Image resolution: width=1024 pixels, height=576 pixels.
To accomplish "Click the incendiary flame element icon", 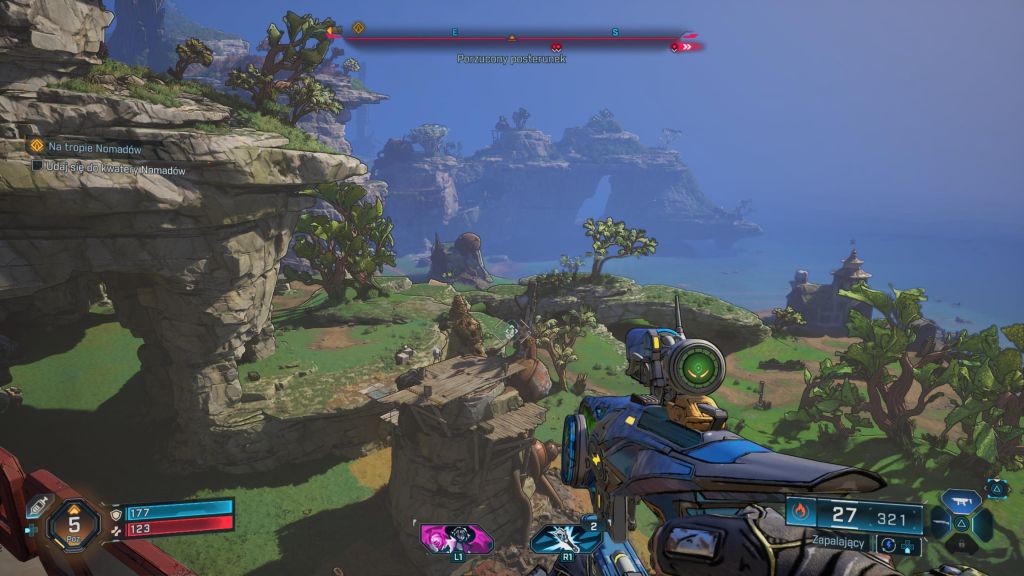I will coord(799,512).
